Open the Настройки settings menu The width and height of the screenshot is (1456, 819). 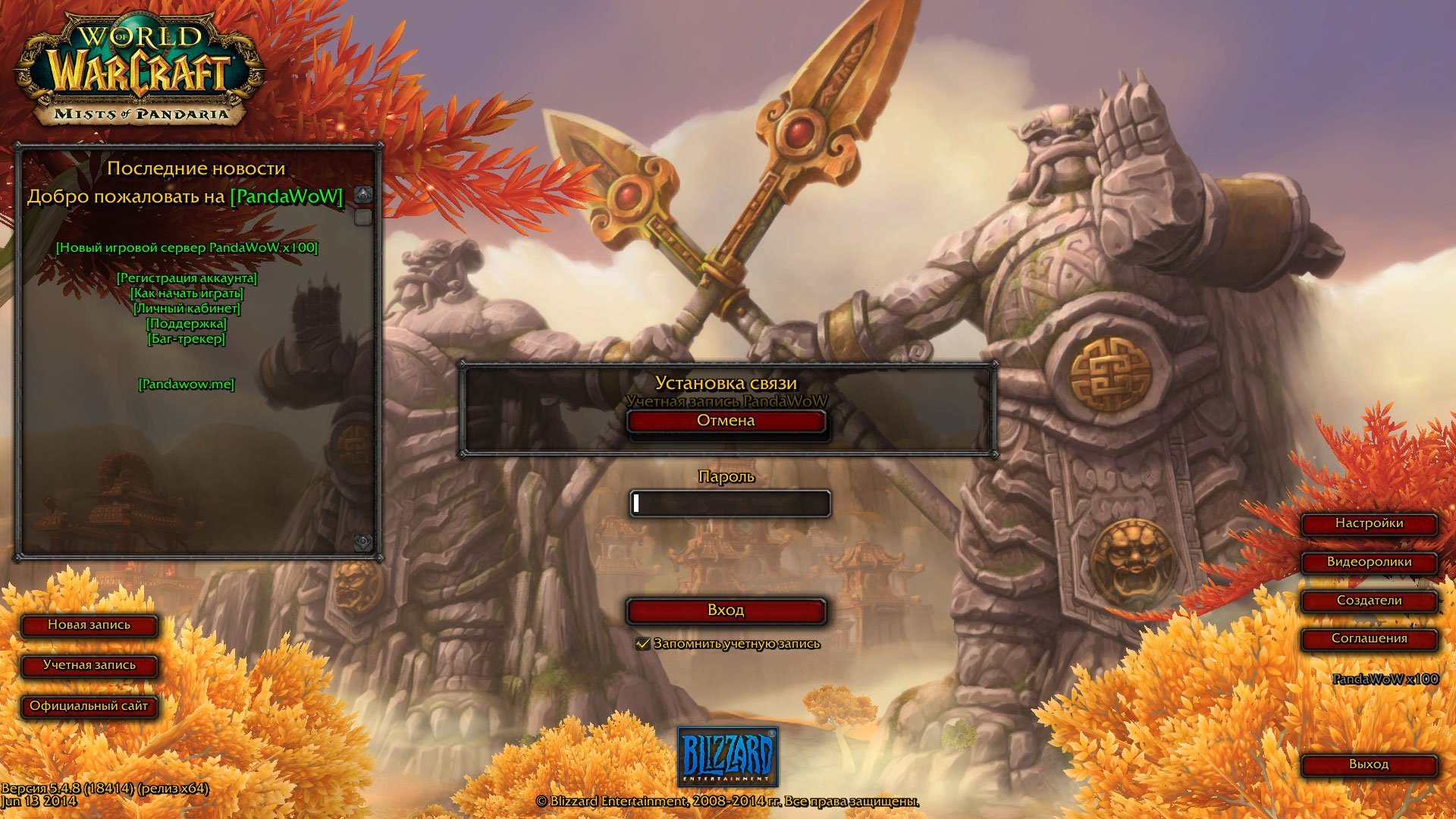coord(1369,523)
